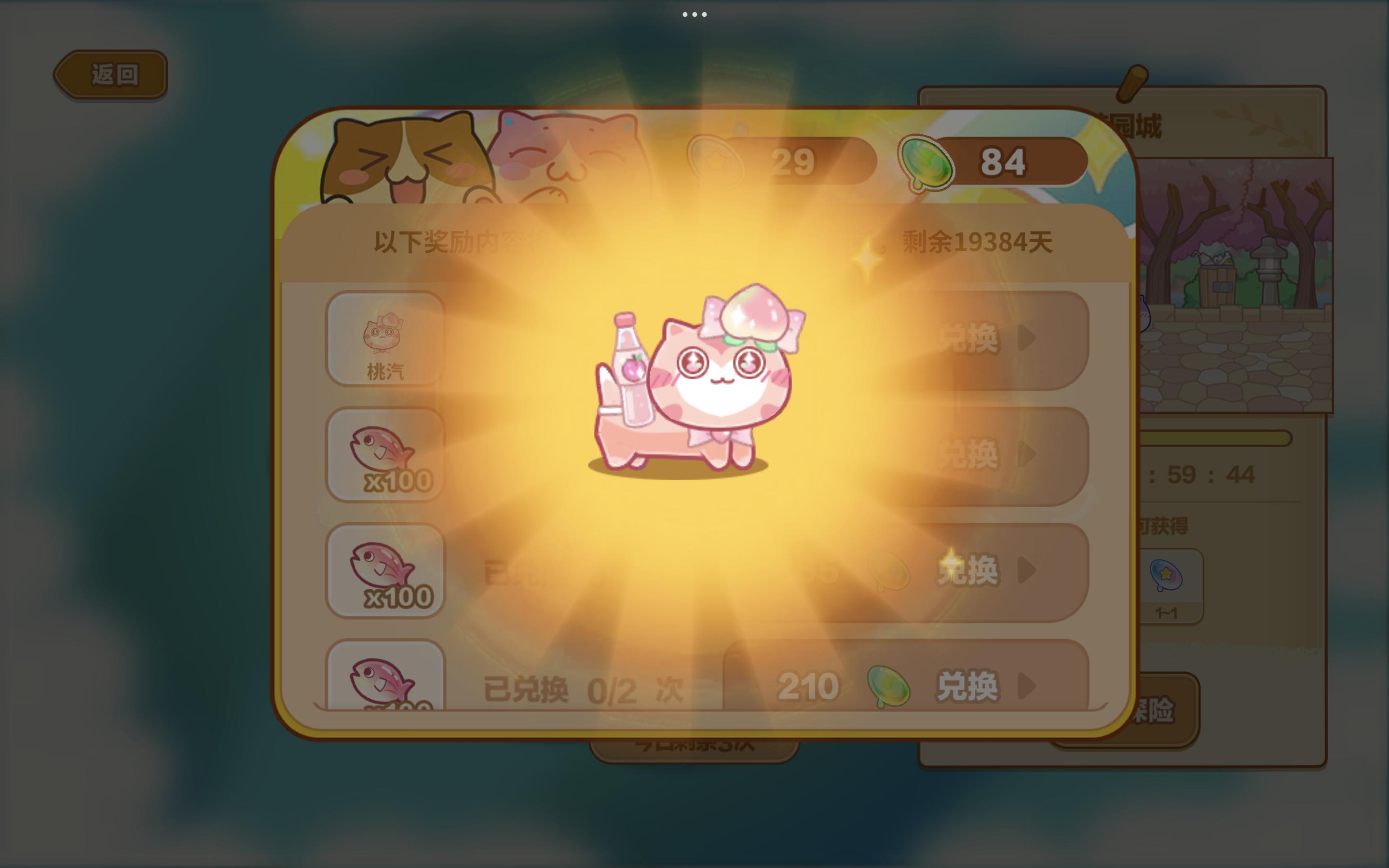
Task: Click the green candy currency icon showing 84
Action: tap(929, 163)
